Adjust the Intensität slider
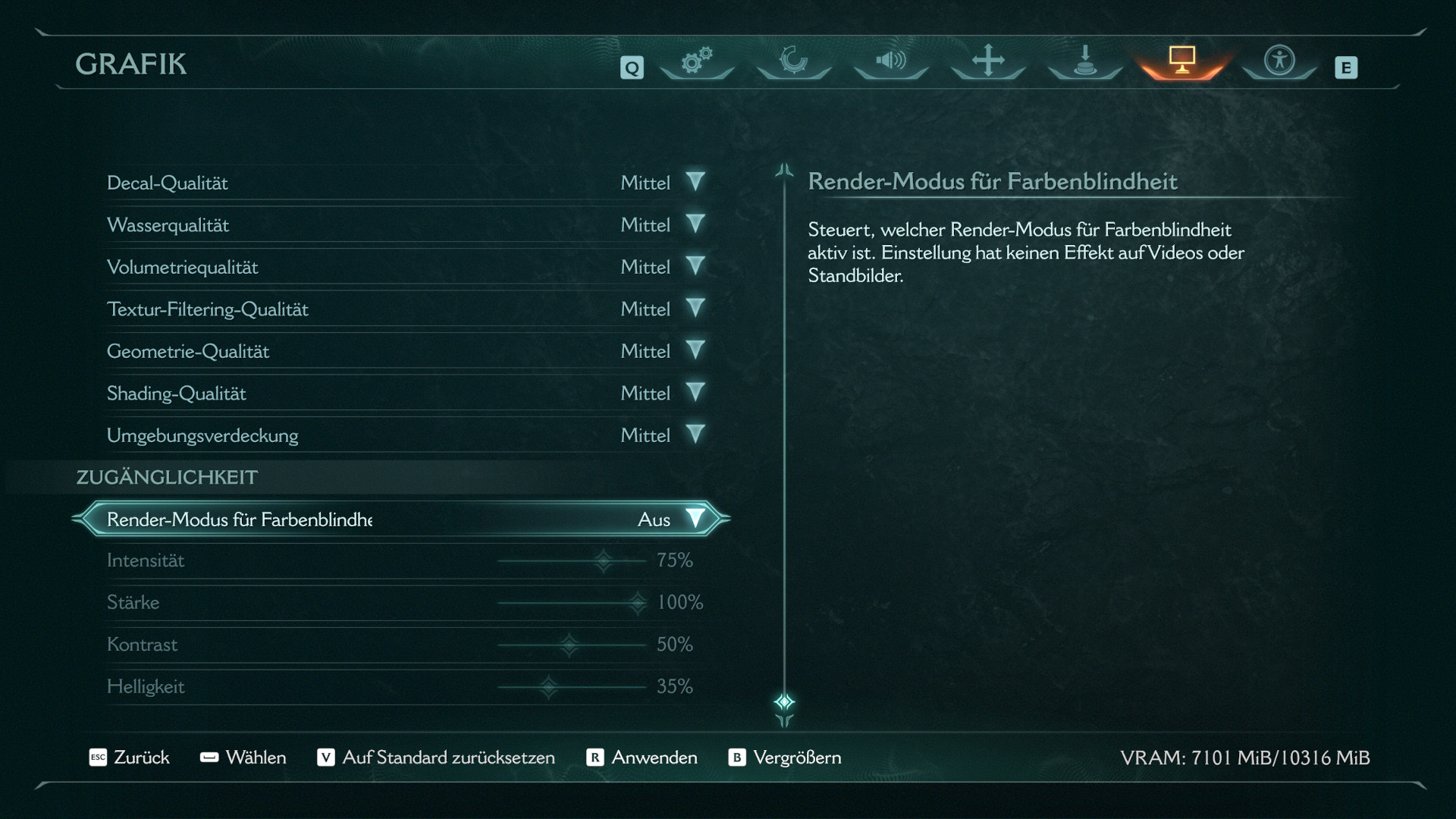The image size is (1456, 819). point(604,561)
